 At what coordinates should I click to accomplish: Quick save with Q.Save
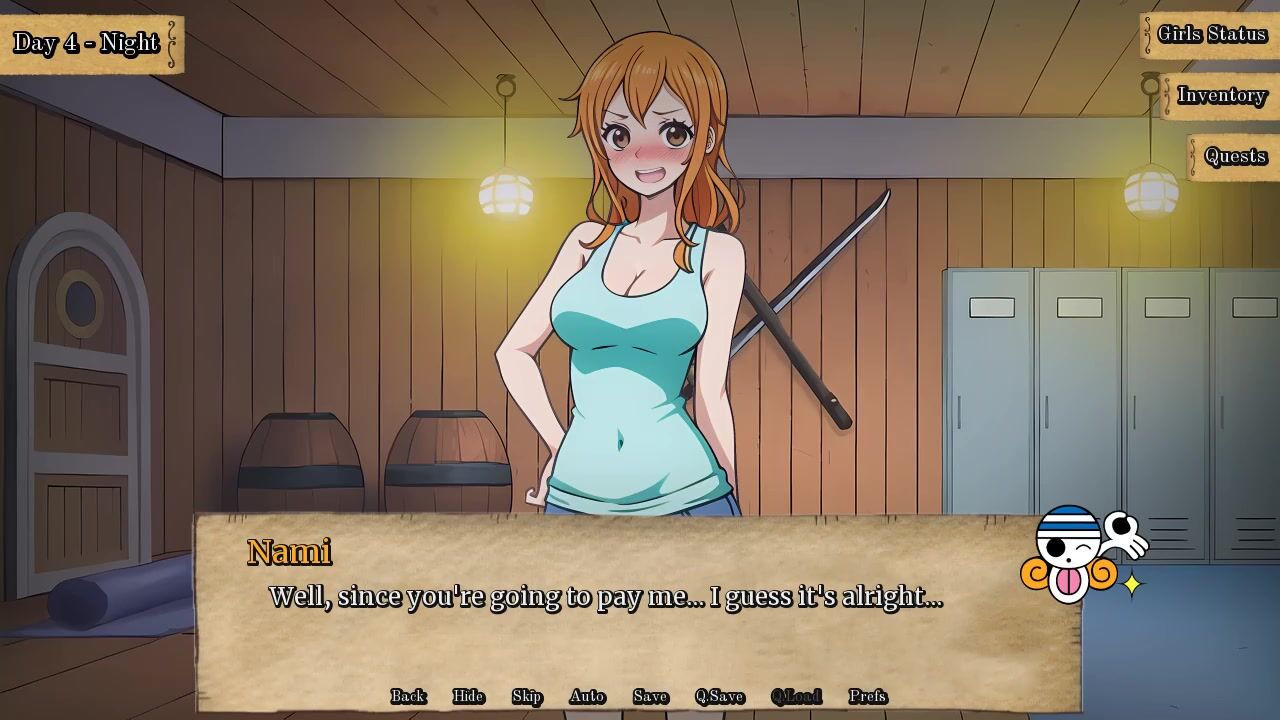click(720, 696)
